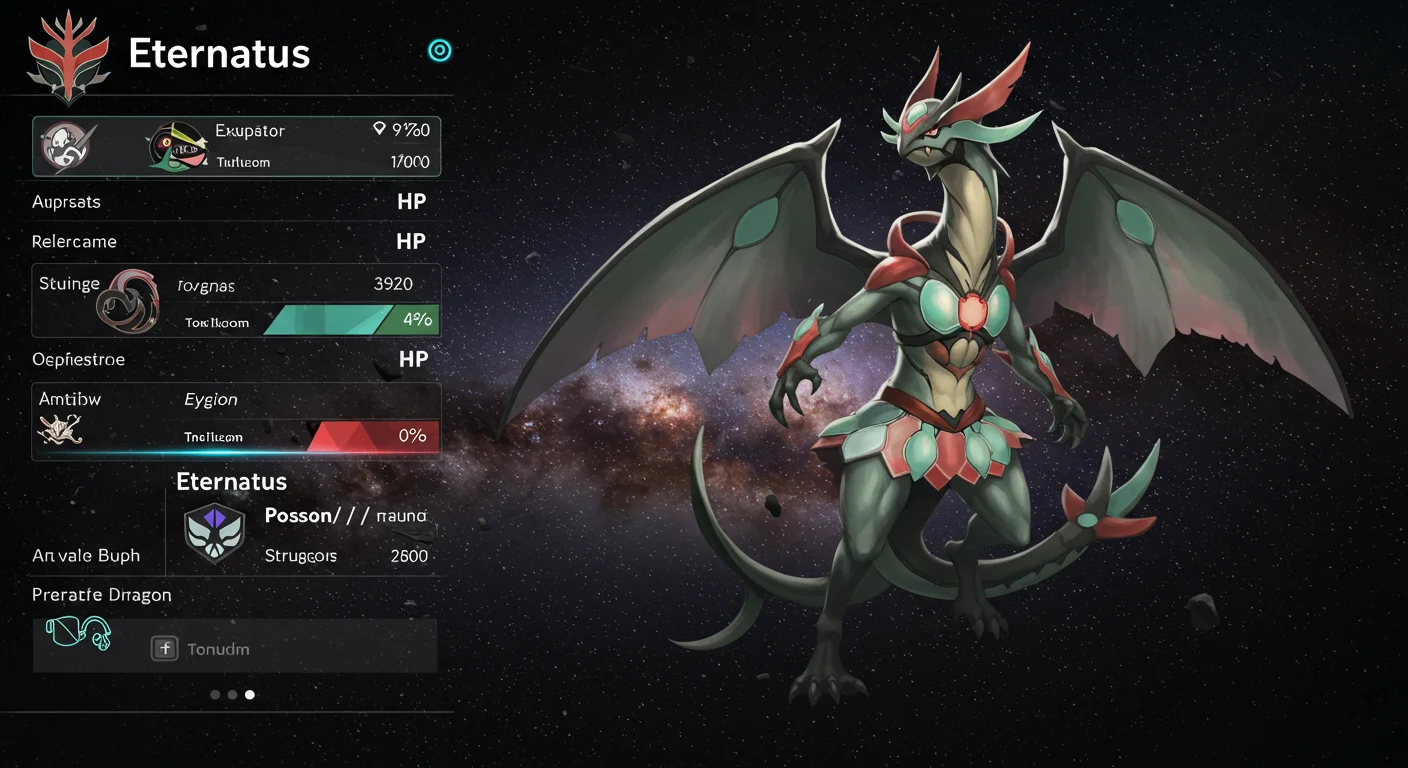Screen dimensions: 1408x768
Task: Open the Oepfiestroe stat row
Action: click(230, 359)
